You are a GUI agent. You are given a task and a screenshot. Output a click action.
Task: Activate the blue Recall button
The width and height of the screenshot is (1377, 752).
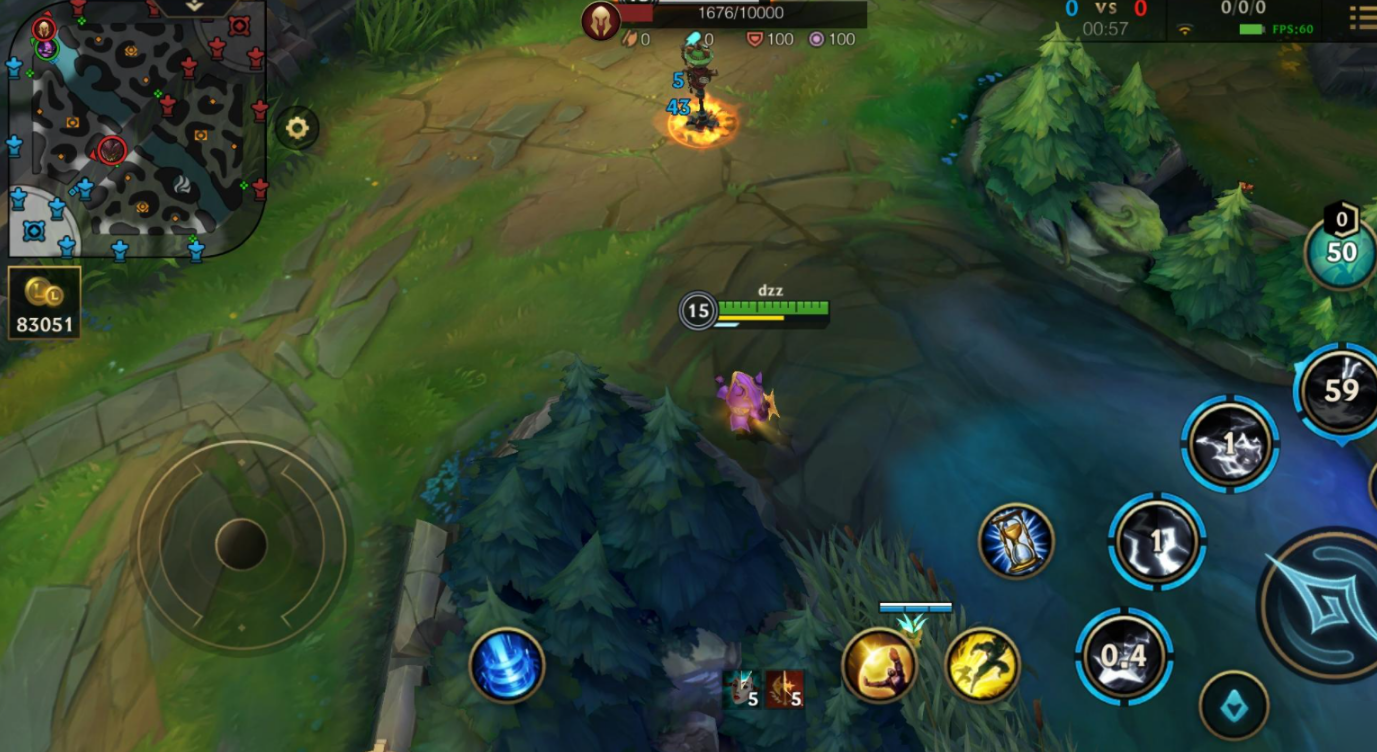507,665
